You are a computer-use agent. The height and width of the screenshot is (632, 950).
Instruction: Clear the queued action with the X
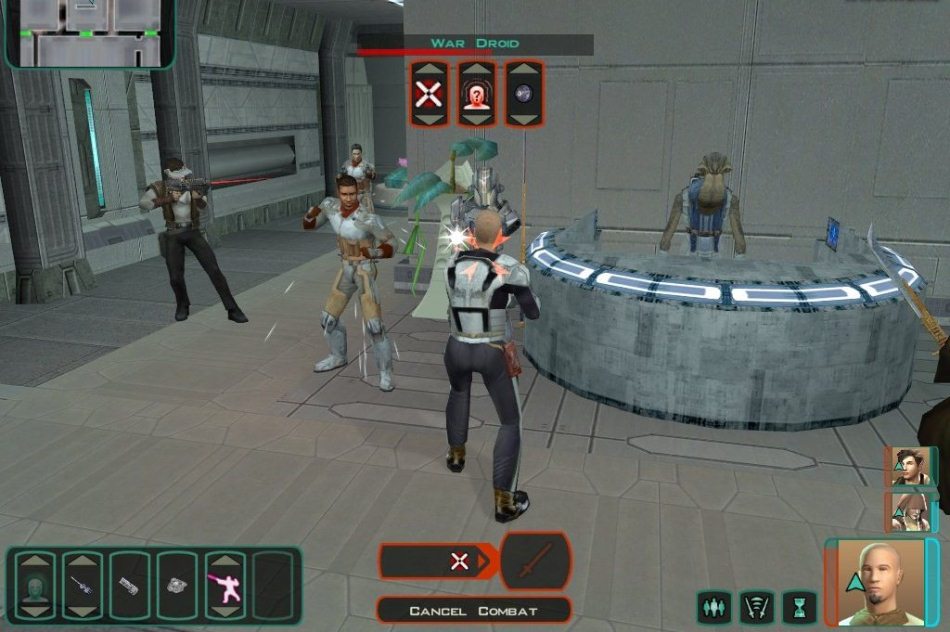point(459,561)
